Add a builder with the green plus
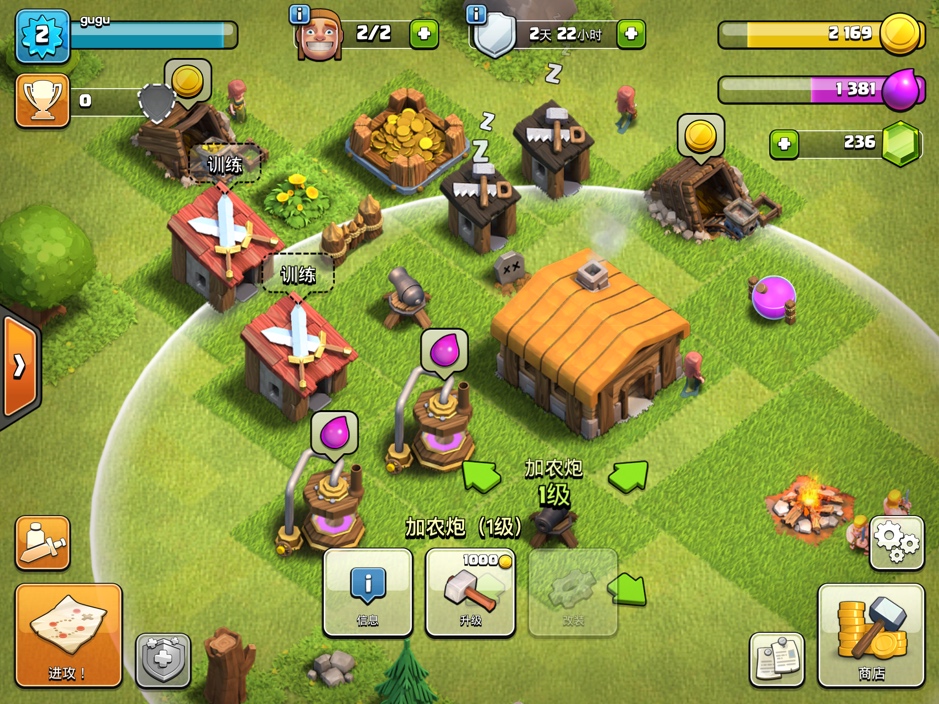 point(424,34)
